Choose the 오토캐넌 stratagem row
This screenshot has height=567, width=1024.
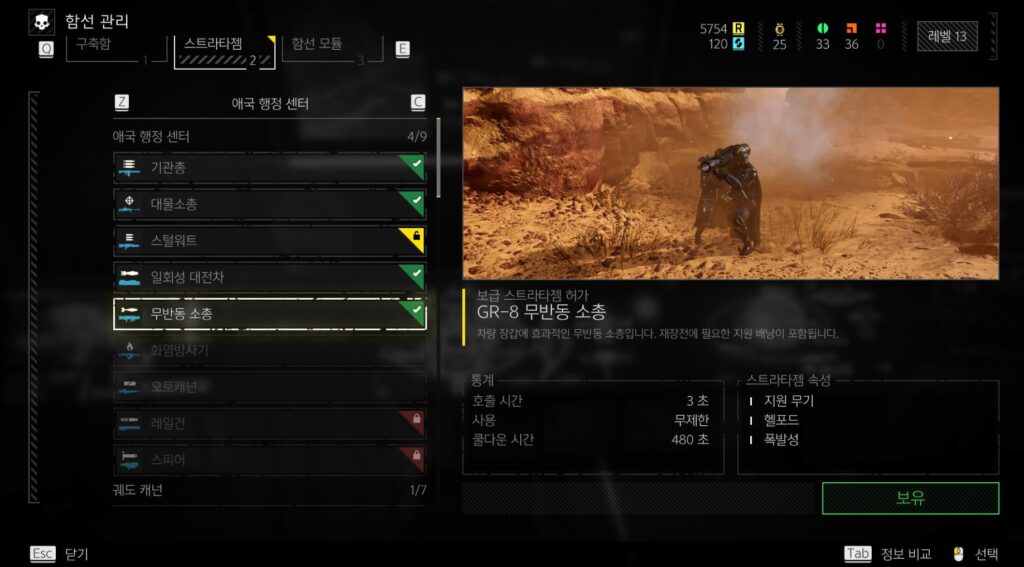269,386
